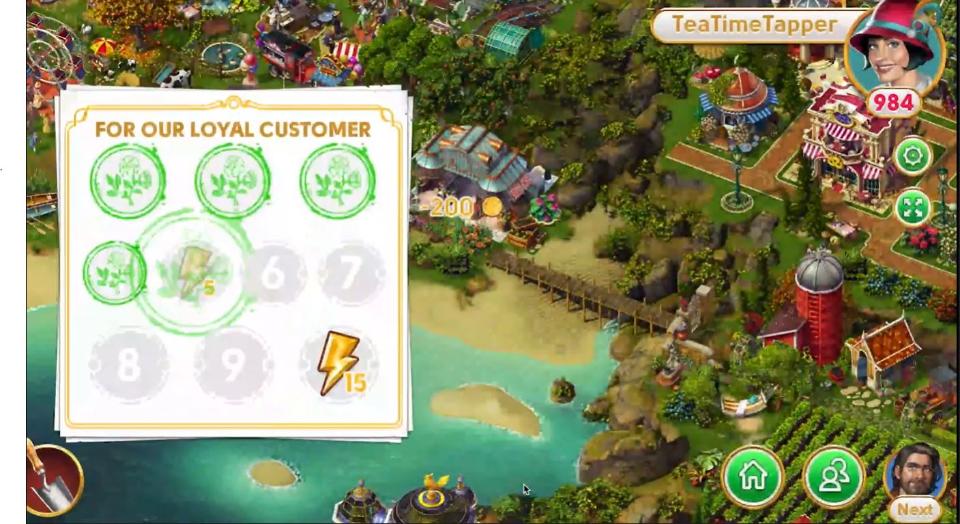The height and width of the screenshot is (524, 960).
Task: Choose stamp slot number 7
Action: tap(351, 273)
